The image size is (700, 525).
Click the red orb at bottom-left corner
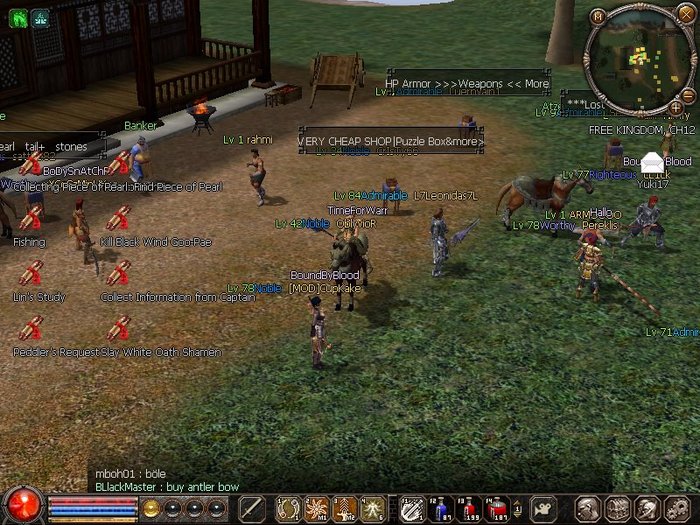pyautogui.click(x=22, y=504)
